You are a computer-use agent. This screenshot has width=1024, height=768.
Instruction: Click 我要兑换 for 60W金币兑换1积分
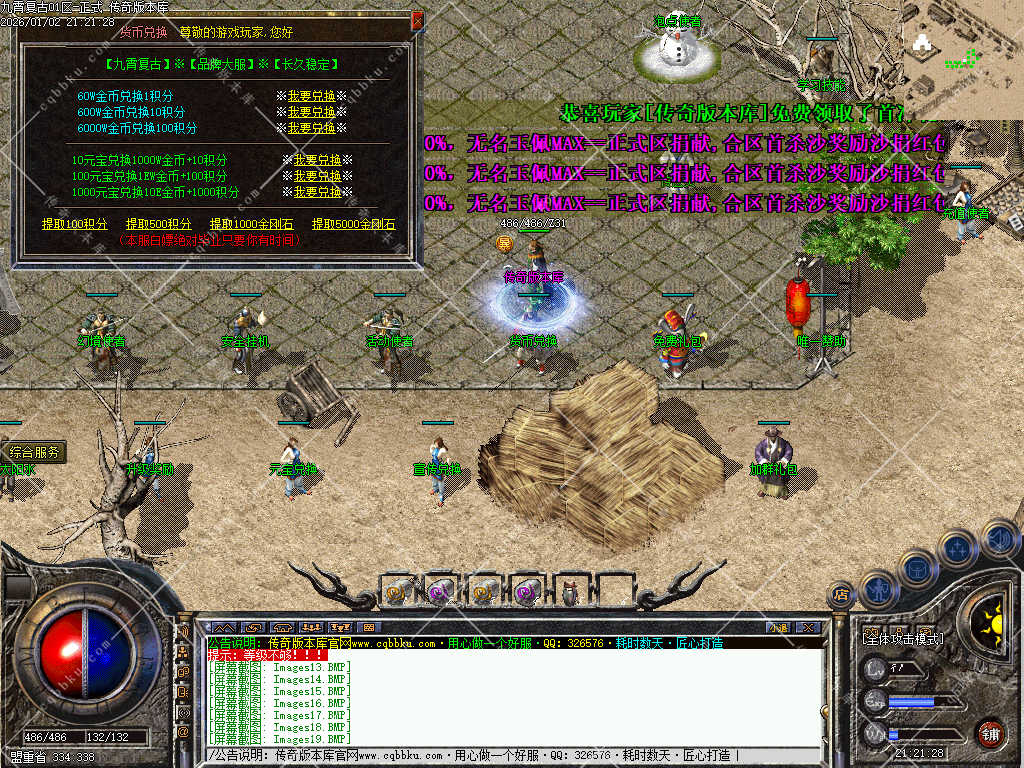point(311,96)
